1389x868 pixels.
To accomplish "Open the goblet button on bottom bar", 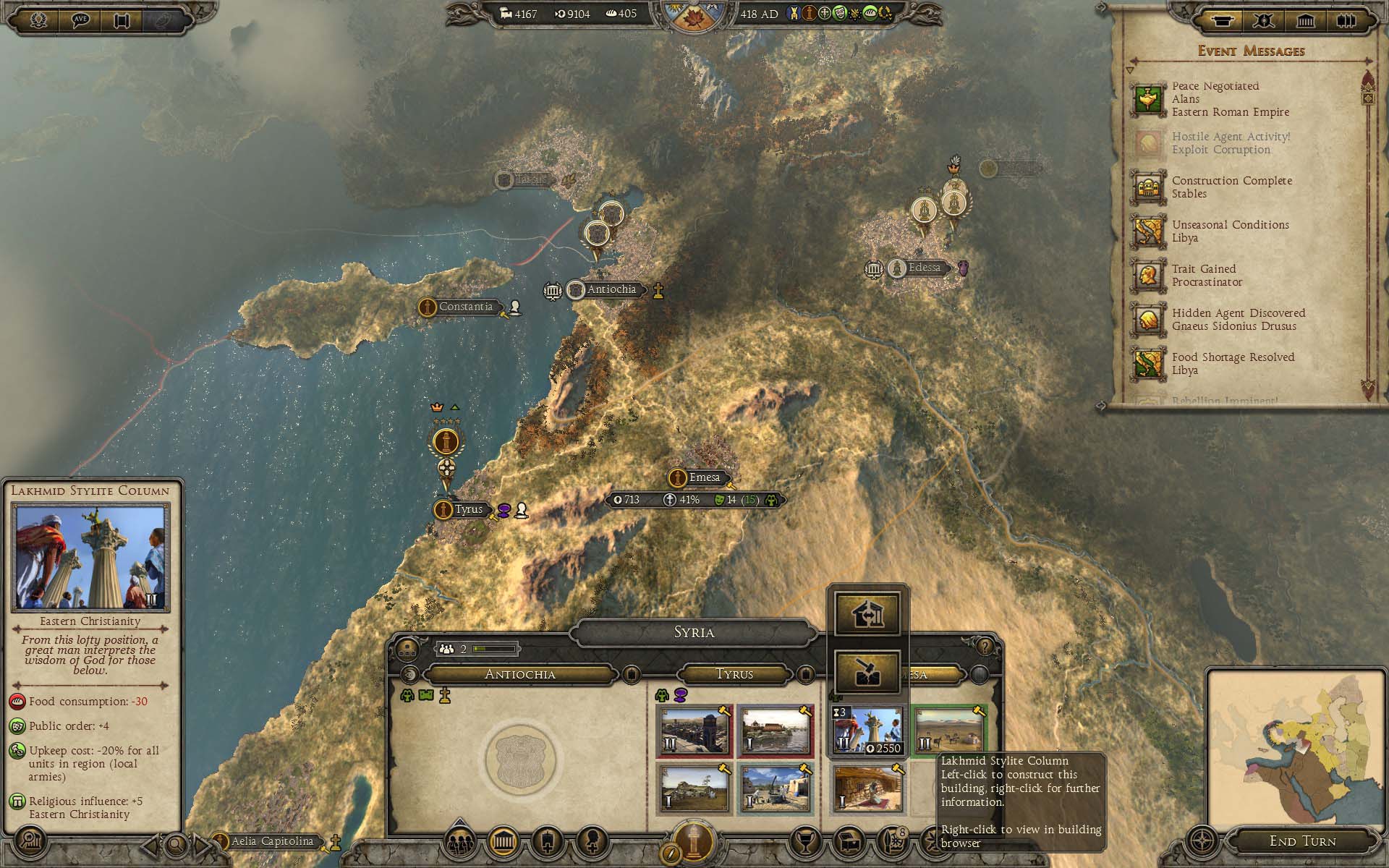I will pos(805,842).
